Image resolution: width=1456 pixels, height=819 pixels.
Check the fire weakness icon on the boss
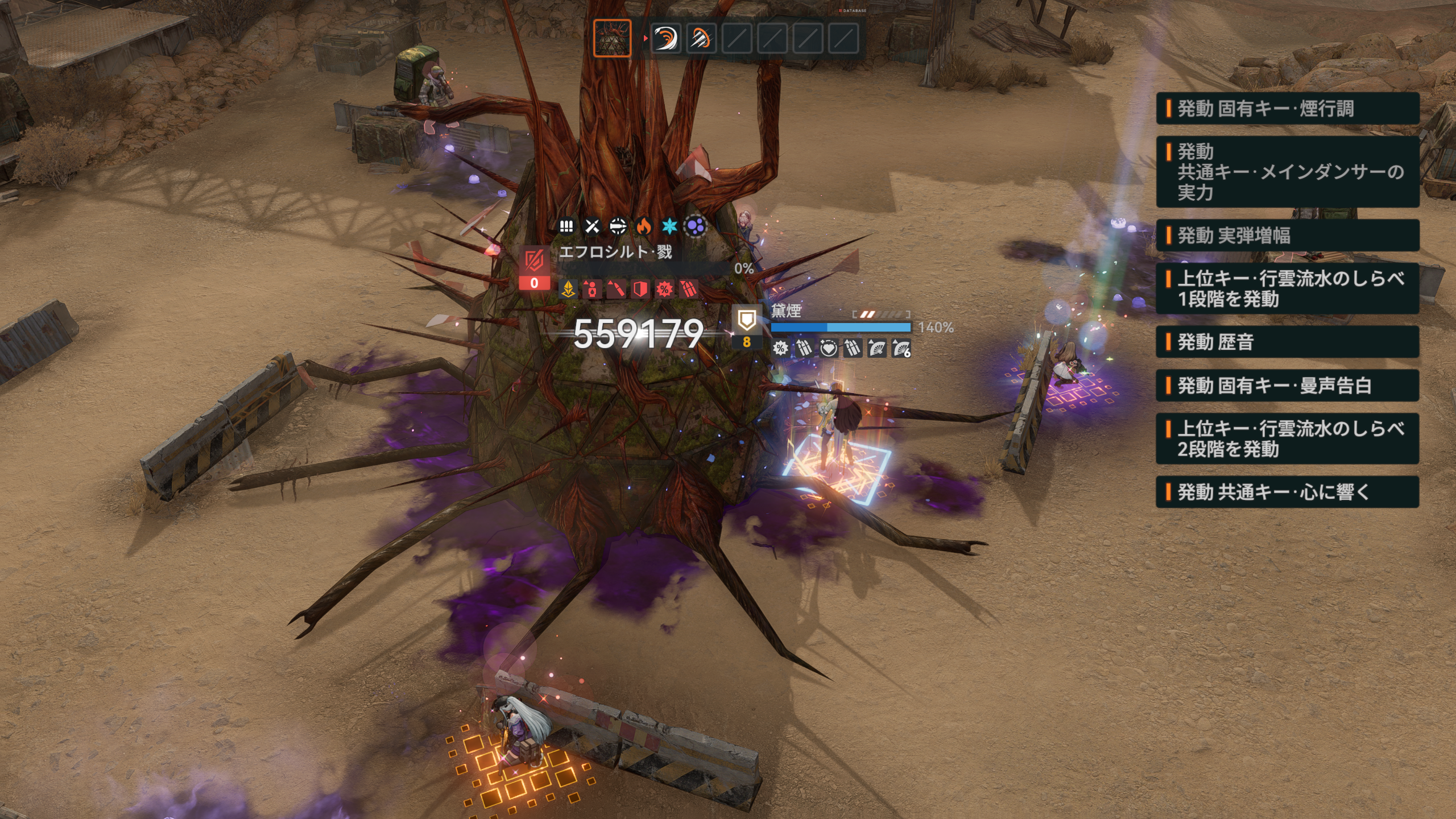[x=644, y=226]
